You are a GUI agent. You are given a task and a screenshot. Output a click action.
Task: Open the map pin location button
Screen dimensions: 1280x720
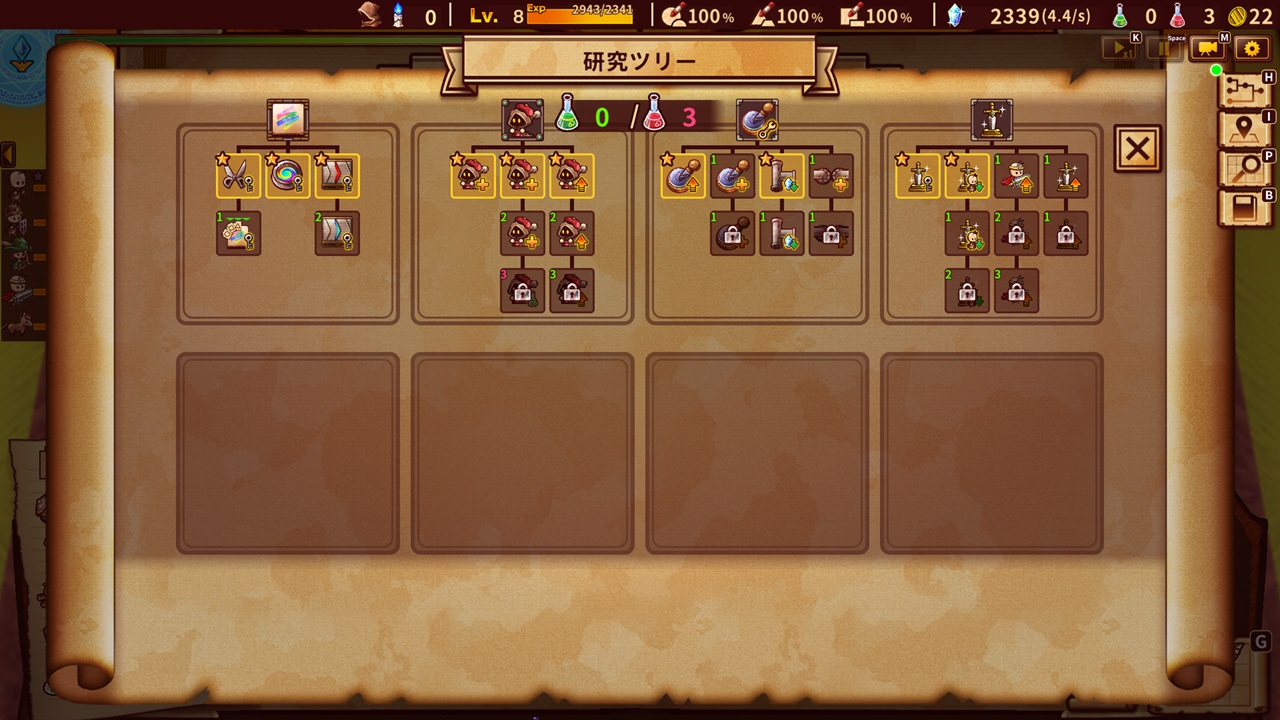pos(1243,129)
